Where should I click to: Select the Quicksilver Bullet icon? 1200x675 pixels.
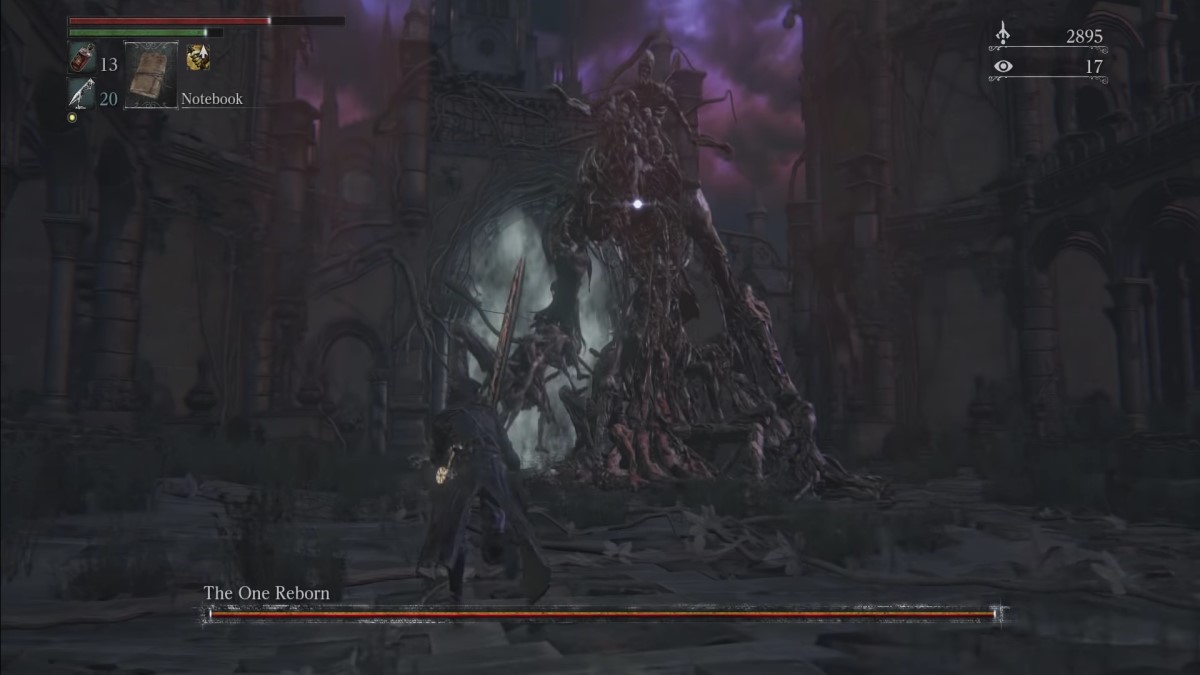(x=80, y=93)
